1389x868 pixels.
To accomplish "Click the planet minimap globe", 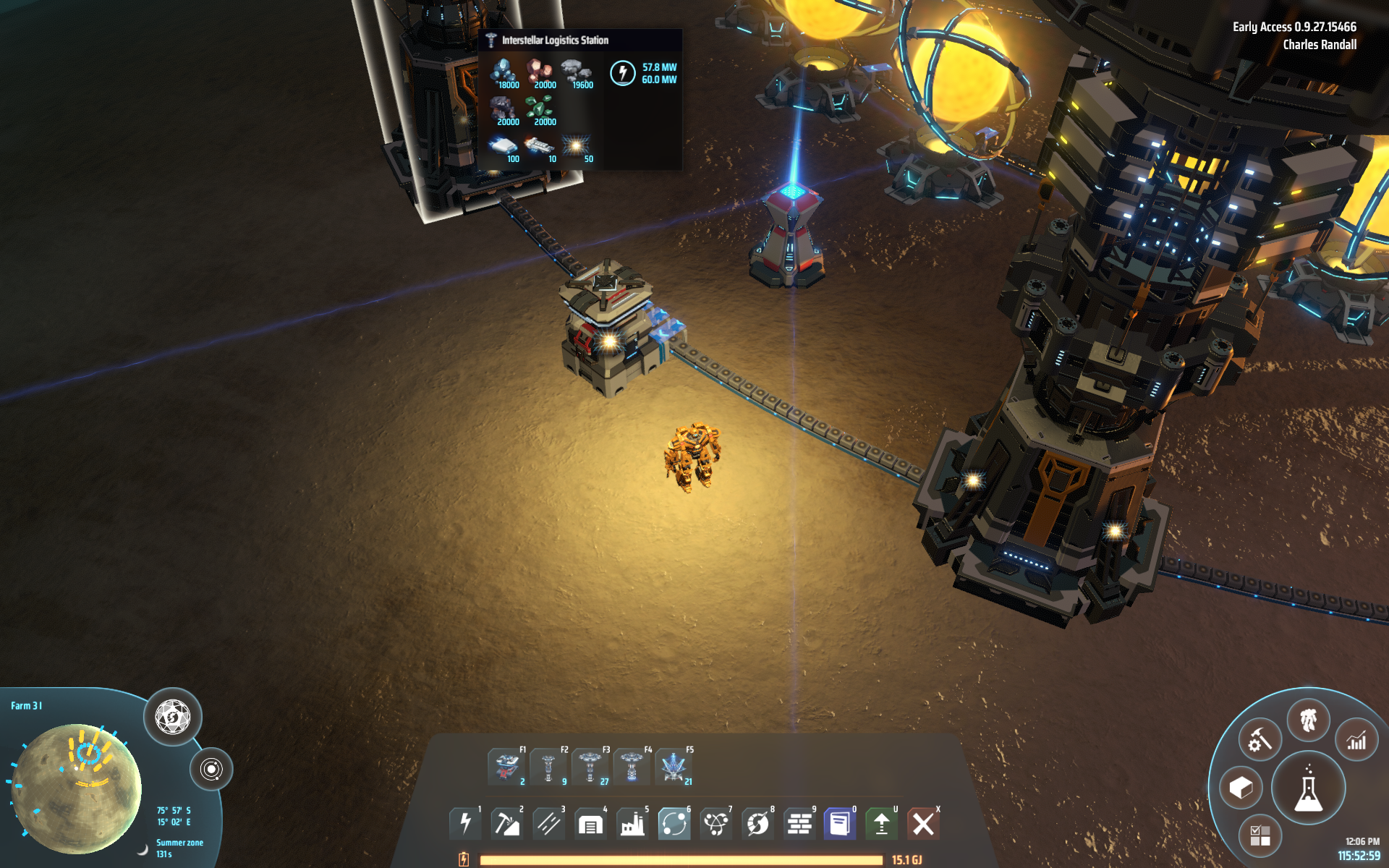I will pyautogui.click(x=76, y=787).
